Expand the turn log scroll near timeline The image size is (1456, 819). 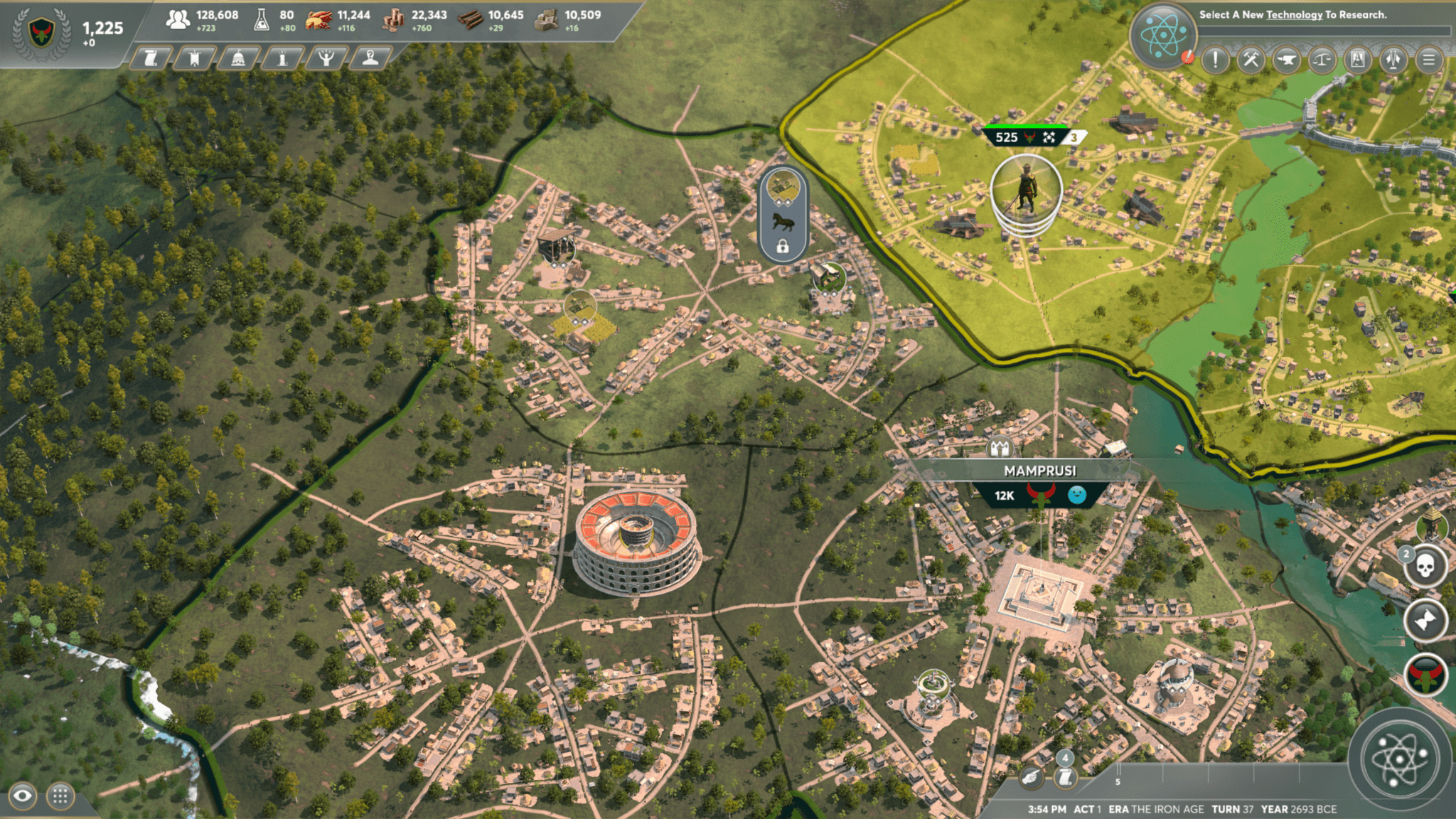tap(1066, 778)
